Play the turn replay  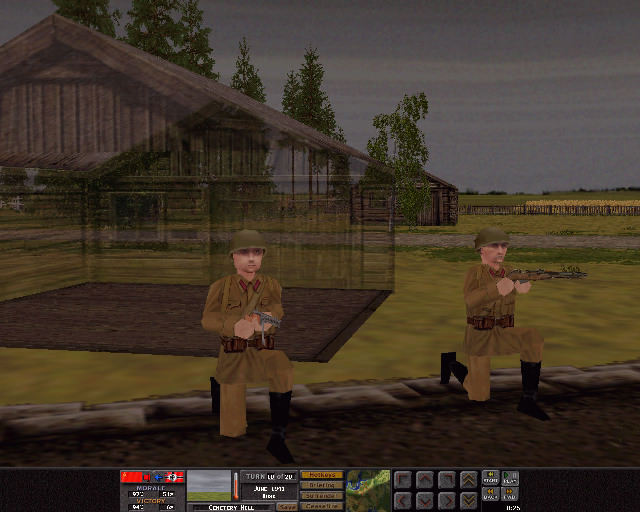click(511, 478)
